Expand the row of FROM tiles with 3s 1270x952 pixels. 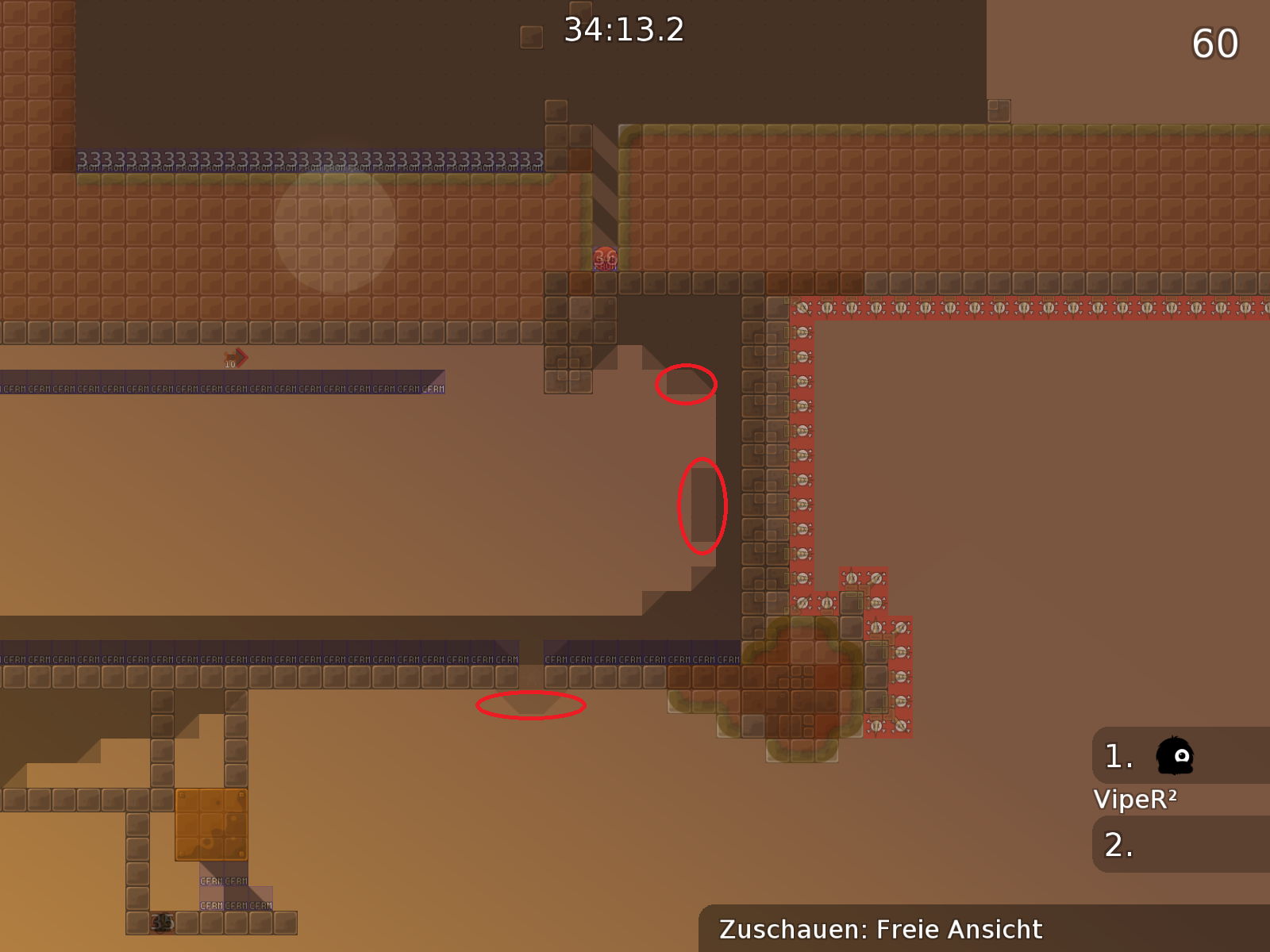click(x=310, y=159)
